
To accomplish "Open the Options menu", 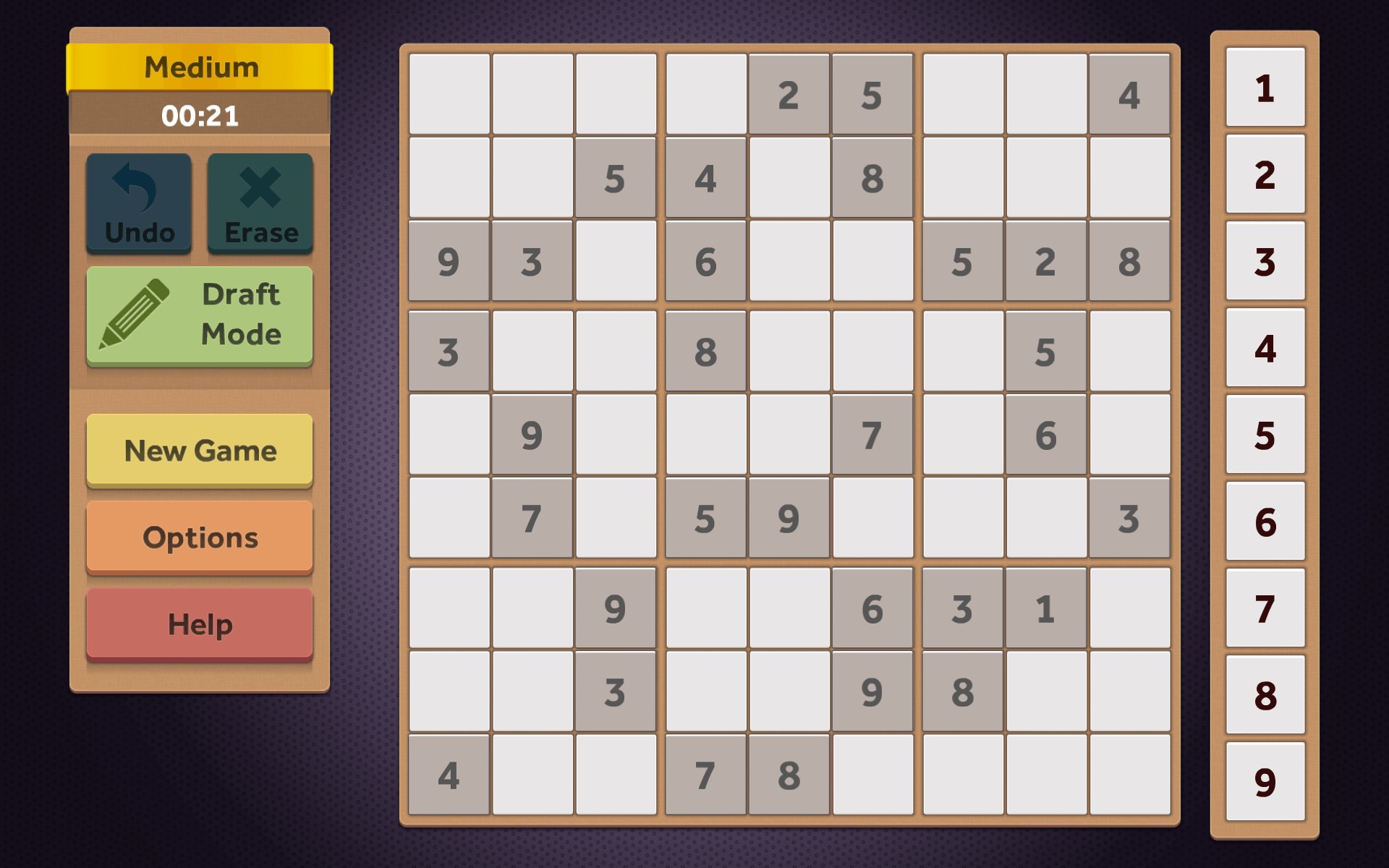I will [x=200, y=537].
